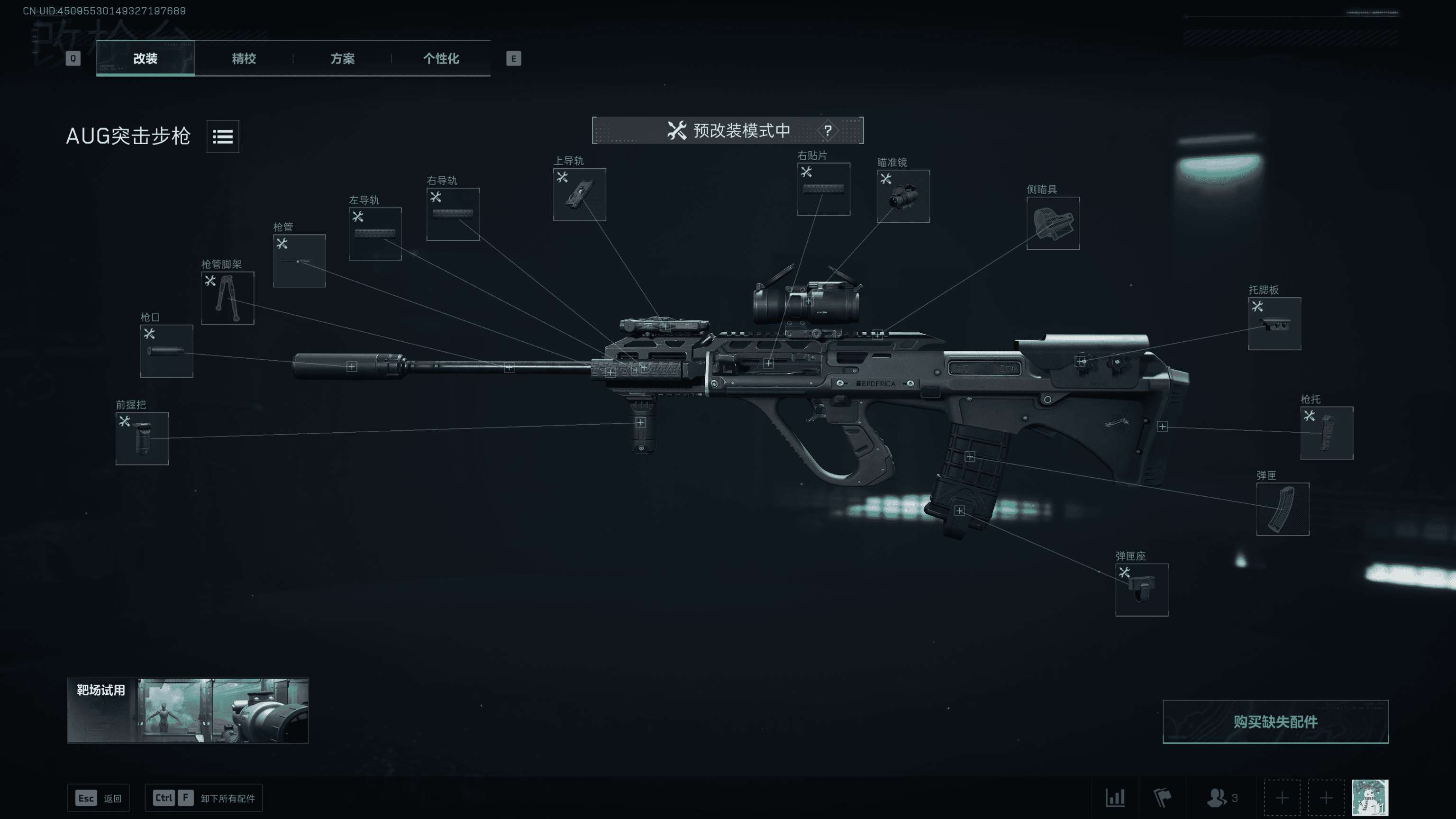Screen dimensions: 1456x819
Task: Click the player avatar portrait
Action: (1369, 798)
